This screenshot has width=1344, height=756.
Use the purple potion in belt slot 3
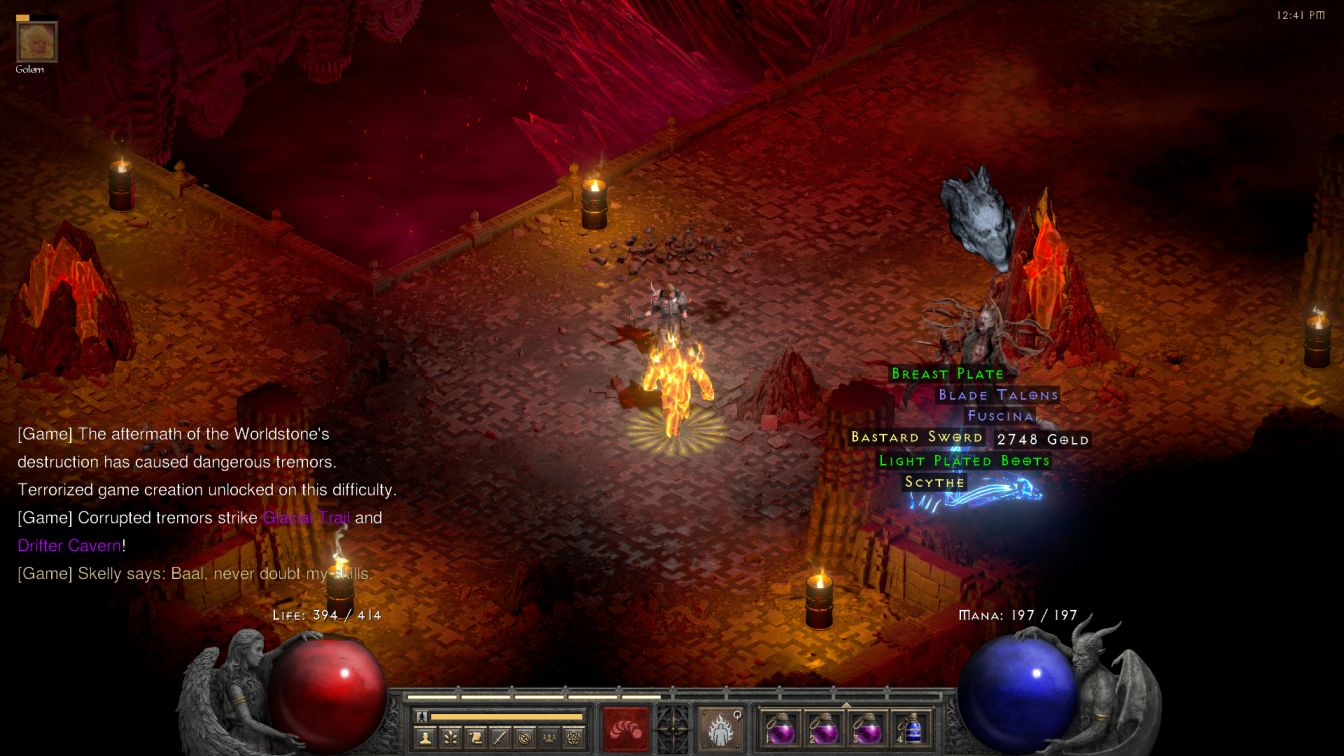tap(867, 728)
